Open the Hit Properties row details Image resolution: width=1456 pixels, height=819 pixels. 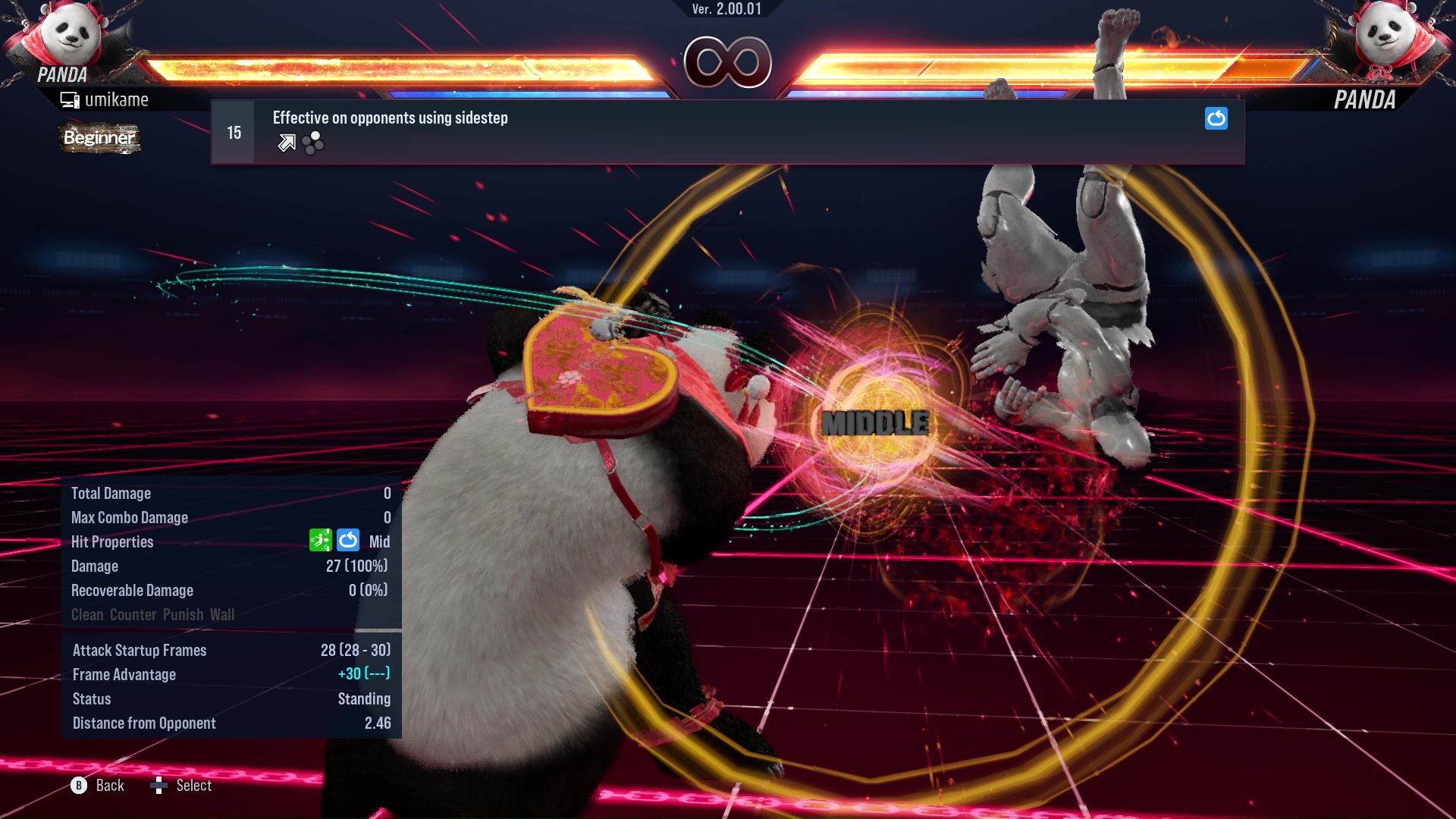[112, 541]
